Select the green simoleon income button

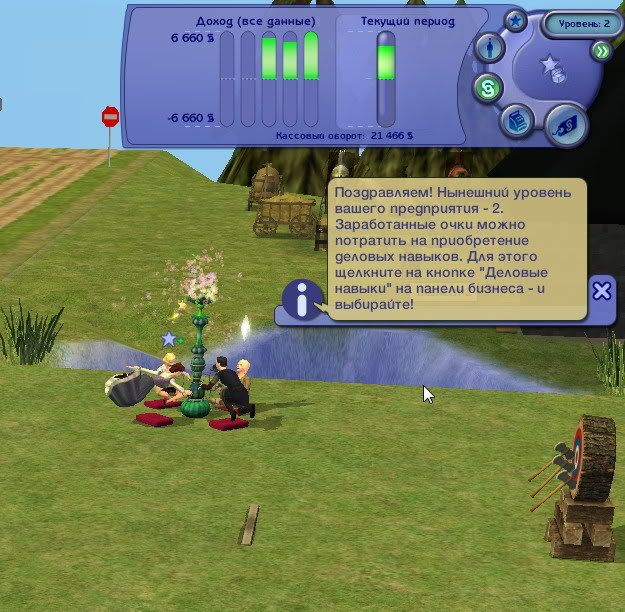pyautogui.click(x=487, y=87)
